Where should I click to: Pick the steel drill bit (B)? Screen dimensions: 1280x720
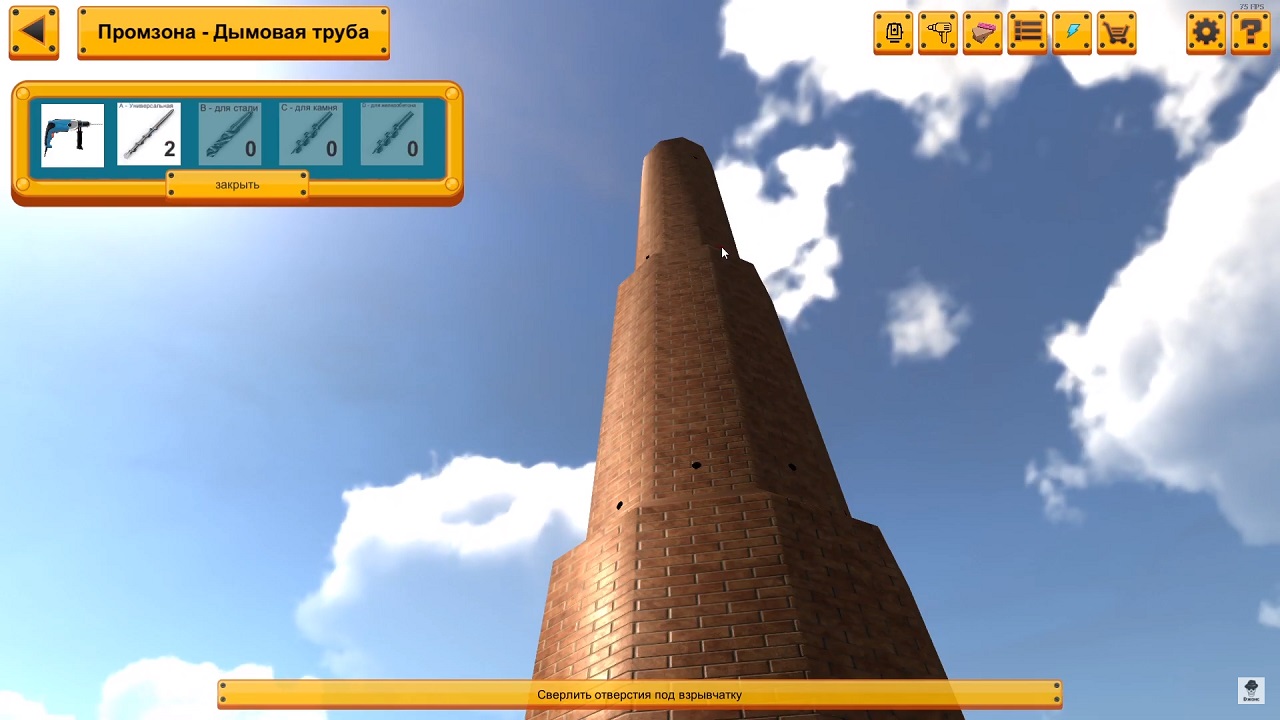click(229, 134)
